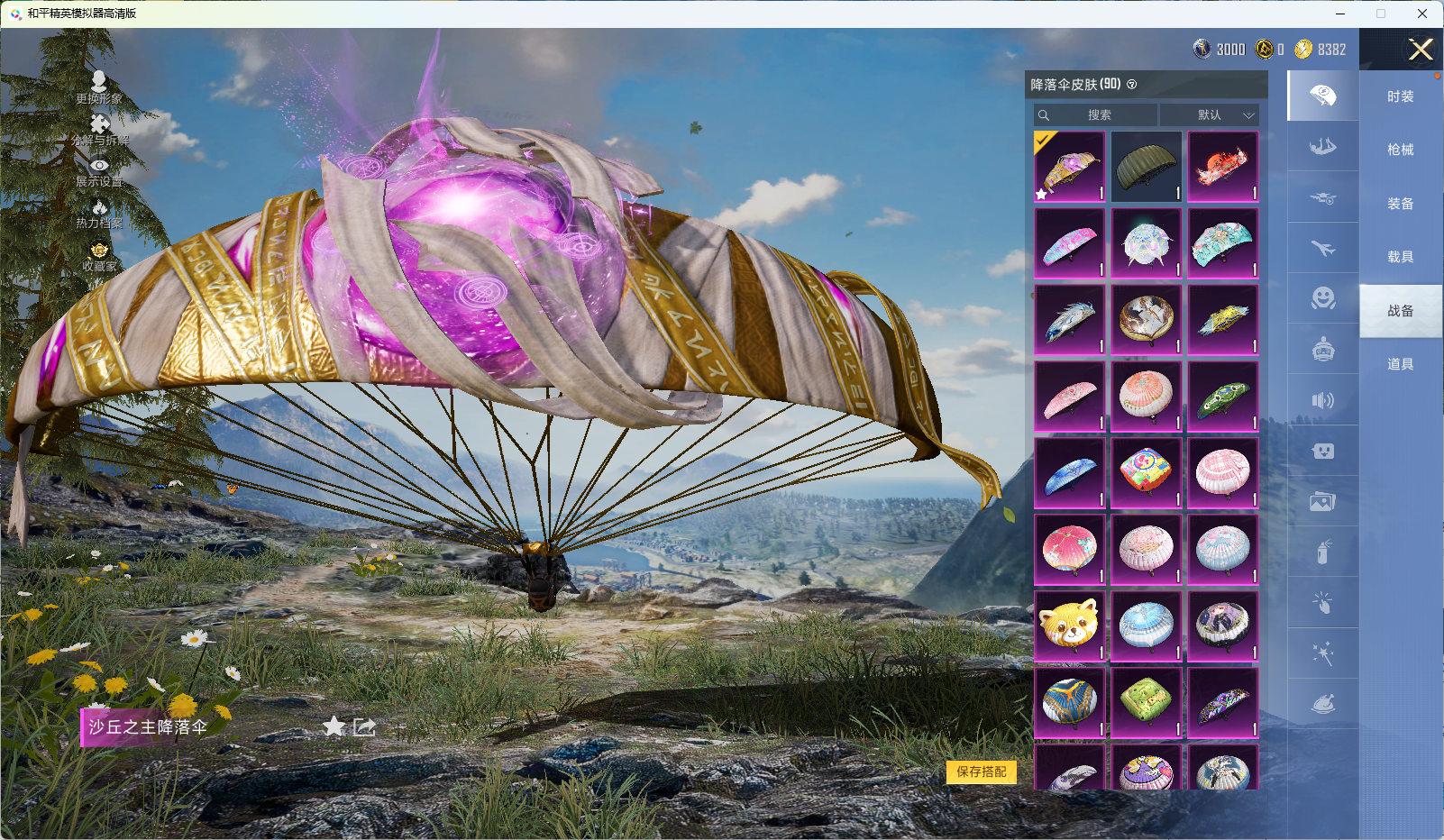Open 展示设置 display settings
This screenshot has height=840, width=1444.
point(99,172)
